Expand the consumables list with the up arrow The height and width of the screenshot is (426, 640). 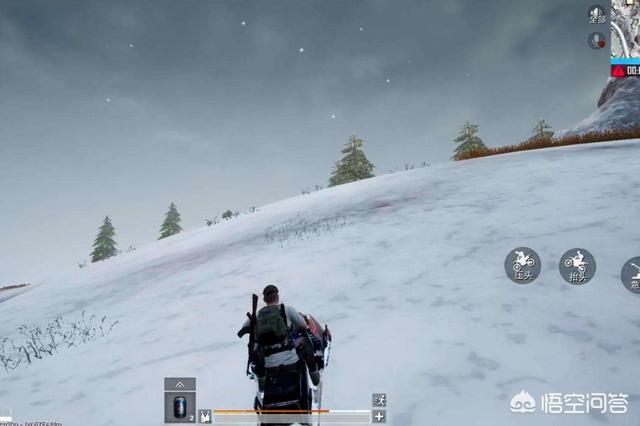180,384
